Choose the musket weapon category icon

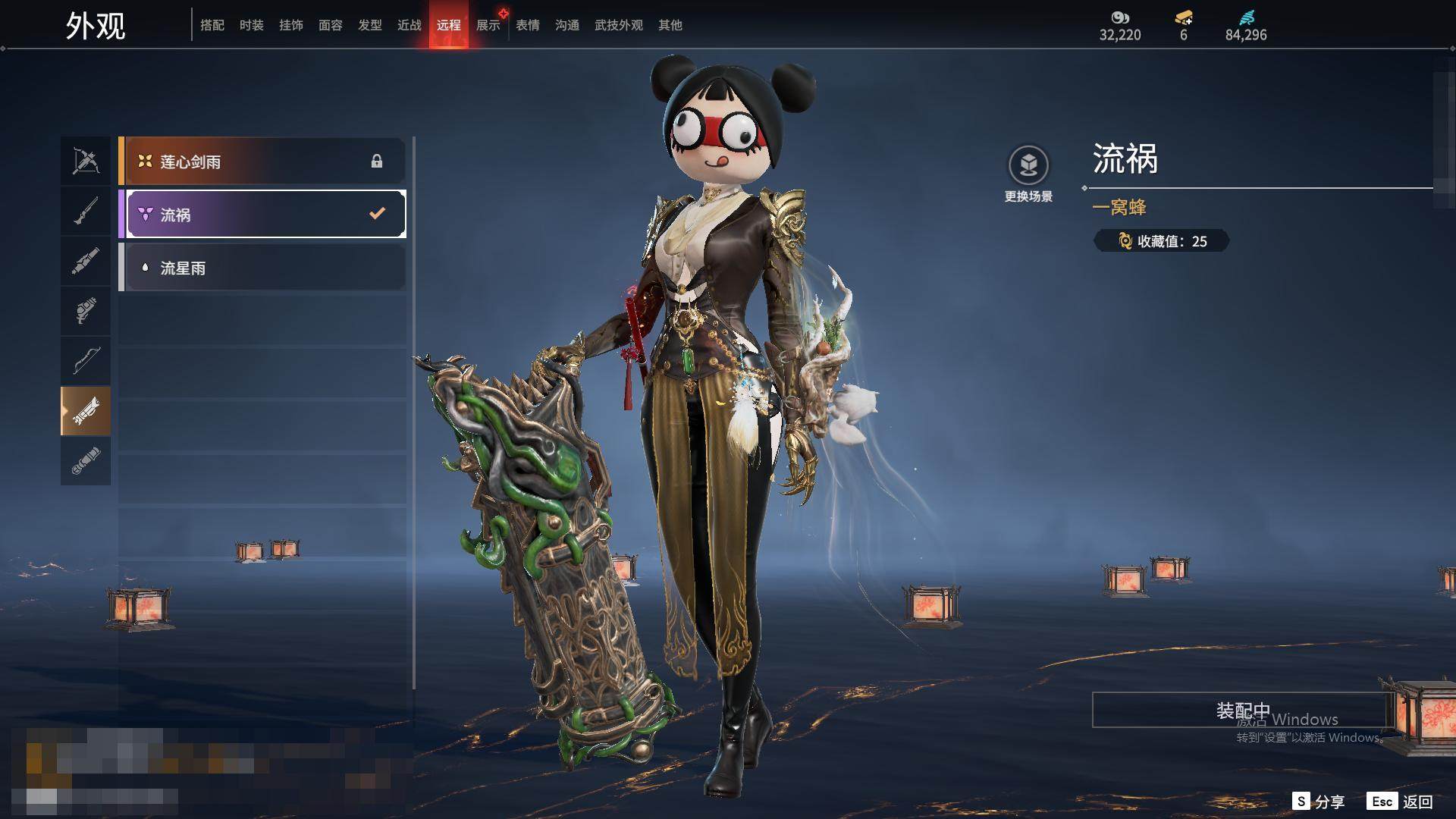coord(86,211)
